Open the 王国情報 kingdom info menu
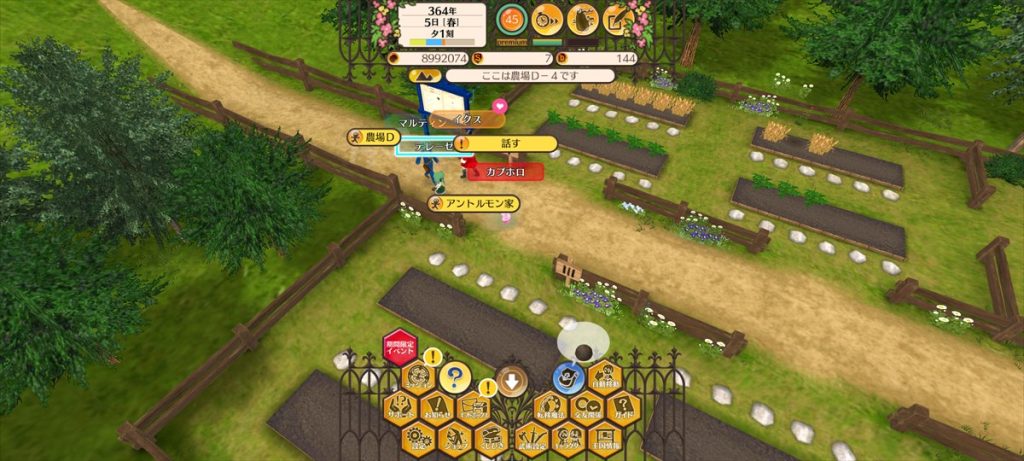This screenshot has height=461, width=1024. tap(605, 439)
